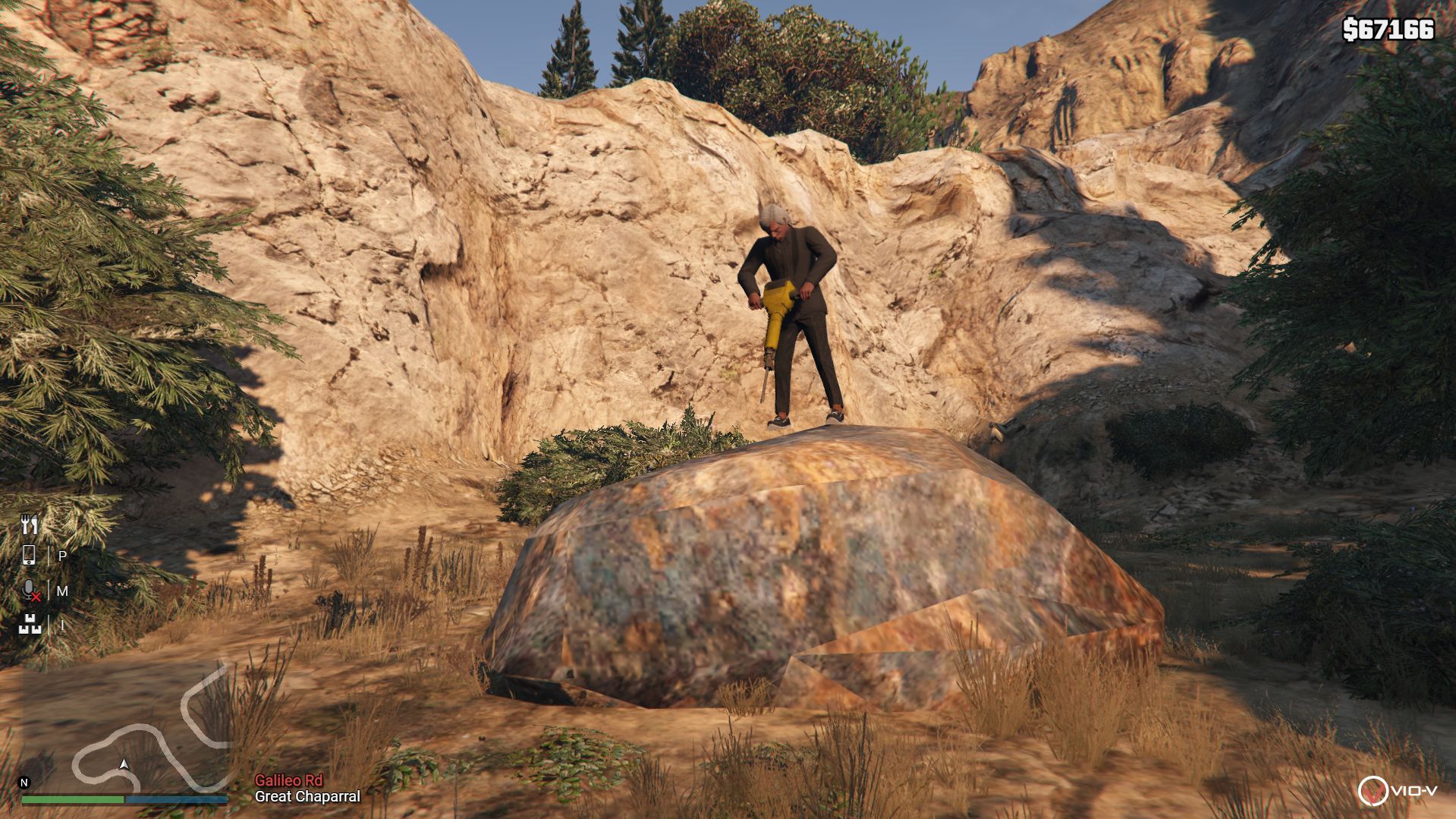The width and height of the screenshot is (1456, 819).
Task: Click the north compass marker on minimap
Action: (x=24, y=783)
